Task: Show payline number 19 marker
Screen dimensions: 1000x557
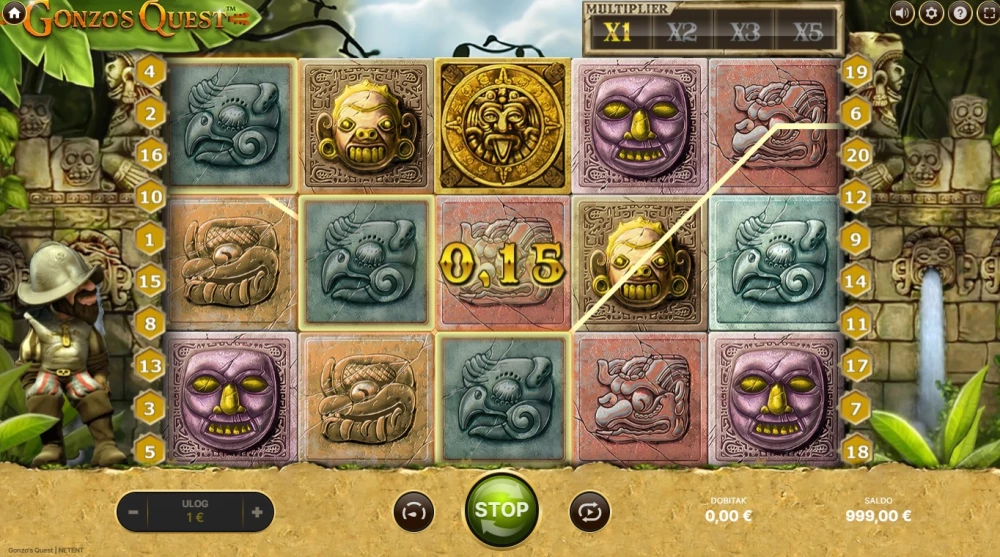Action: (856, 71)
